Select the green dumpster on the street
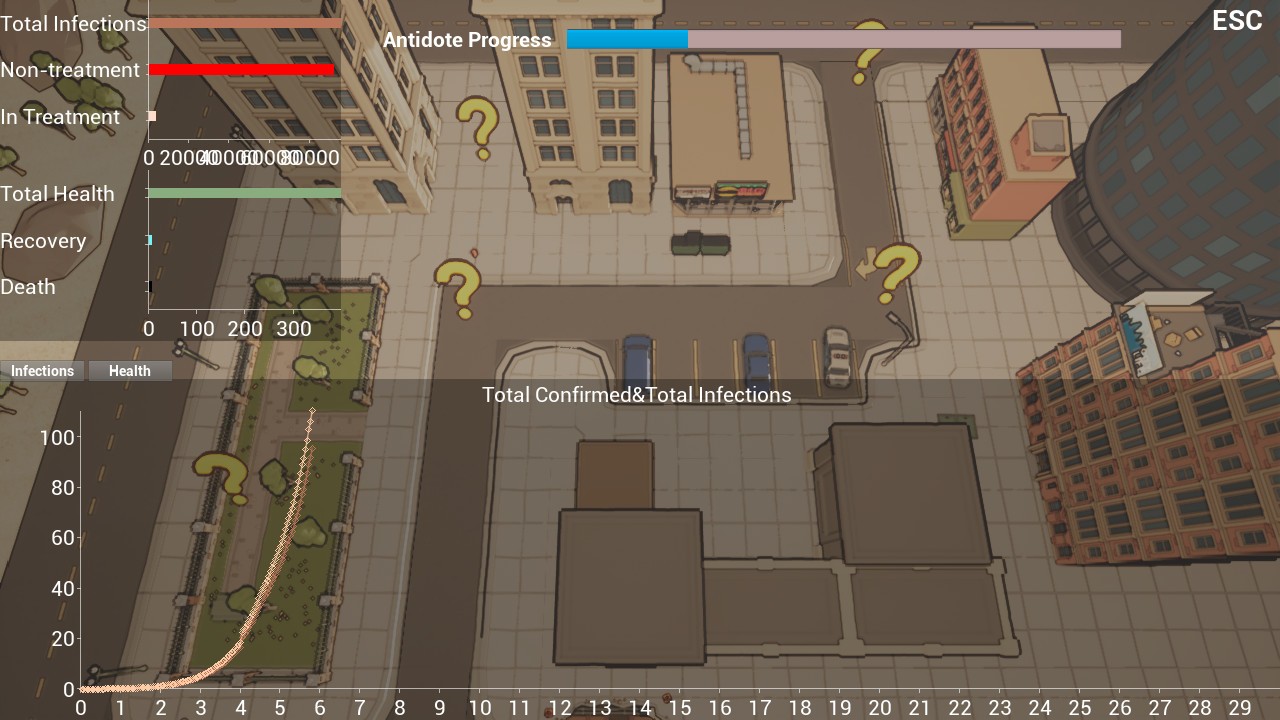This screenshot has height=720, width=1280. 700,243
